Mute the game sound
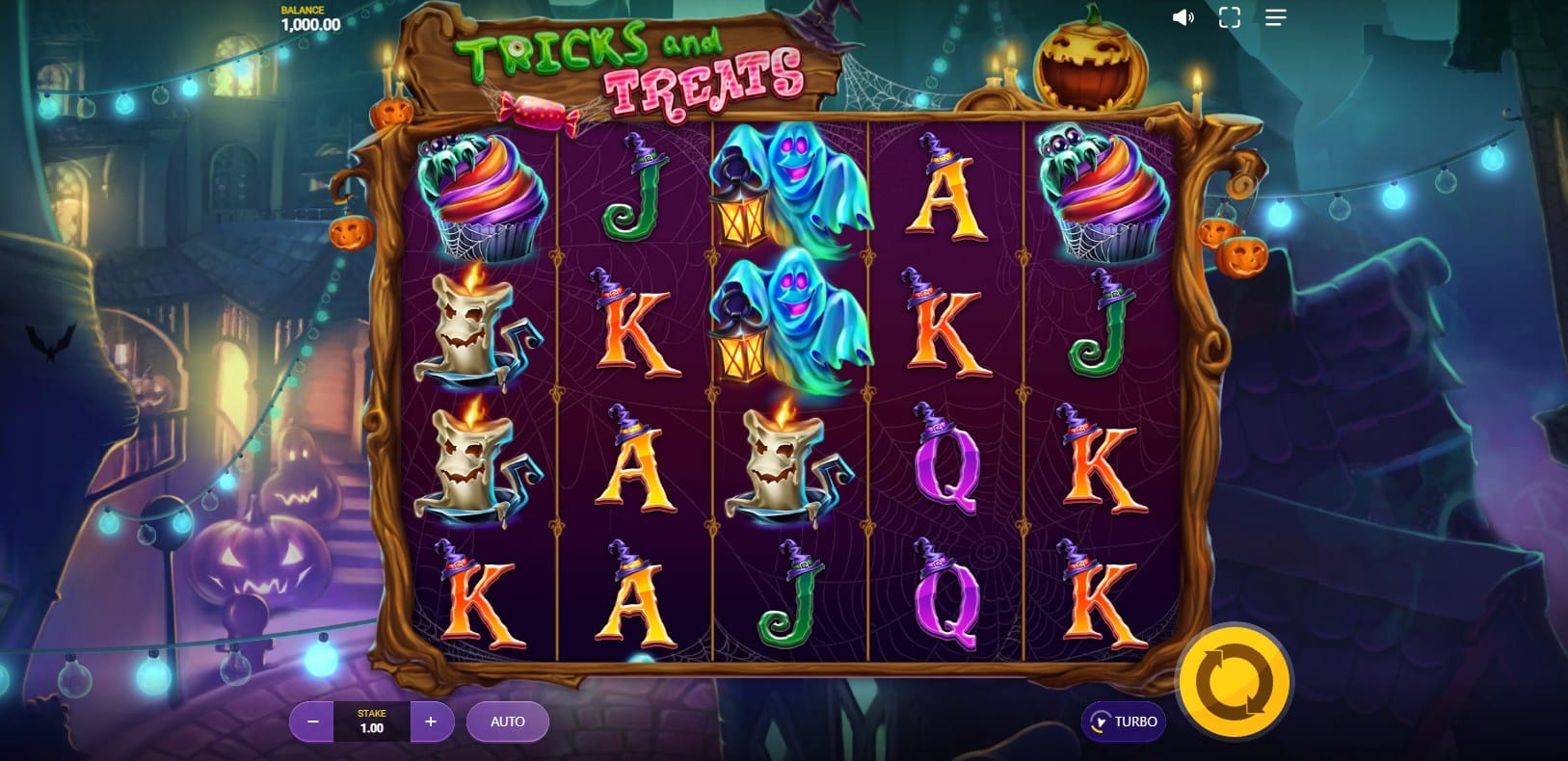Screen dimensions: 1568x761 click(x=1183, y=18)
